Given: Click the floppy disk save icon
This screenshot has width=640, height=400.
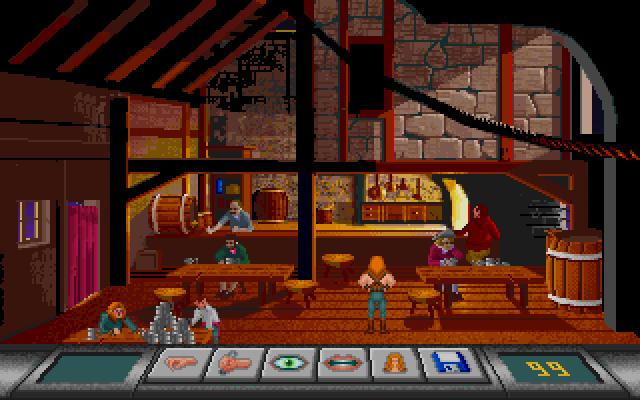Looking at the screenshot, I should click(x=445, y=366).
